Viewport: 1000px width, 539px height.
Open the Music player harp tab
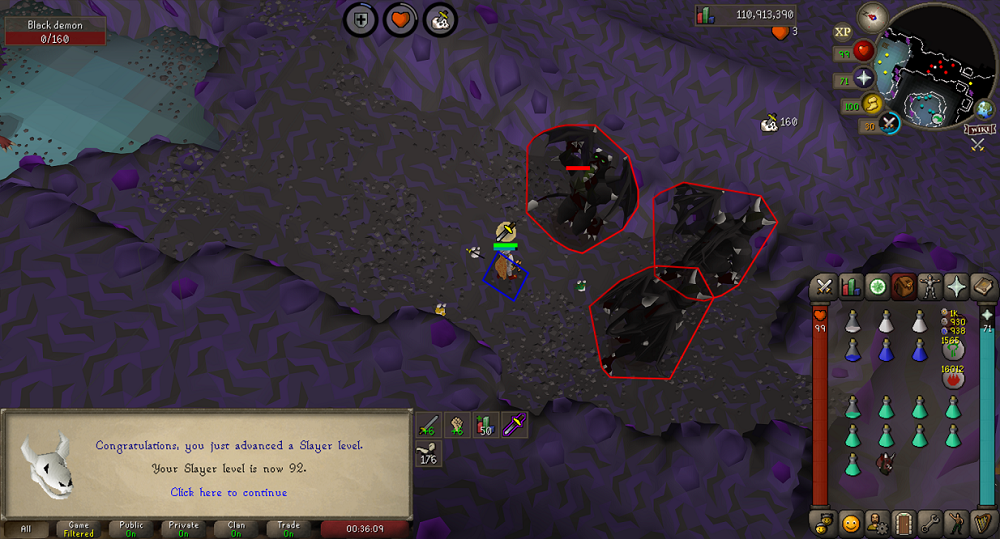[984, 522]
